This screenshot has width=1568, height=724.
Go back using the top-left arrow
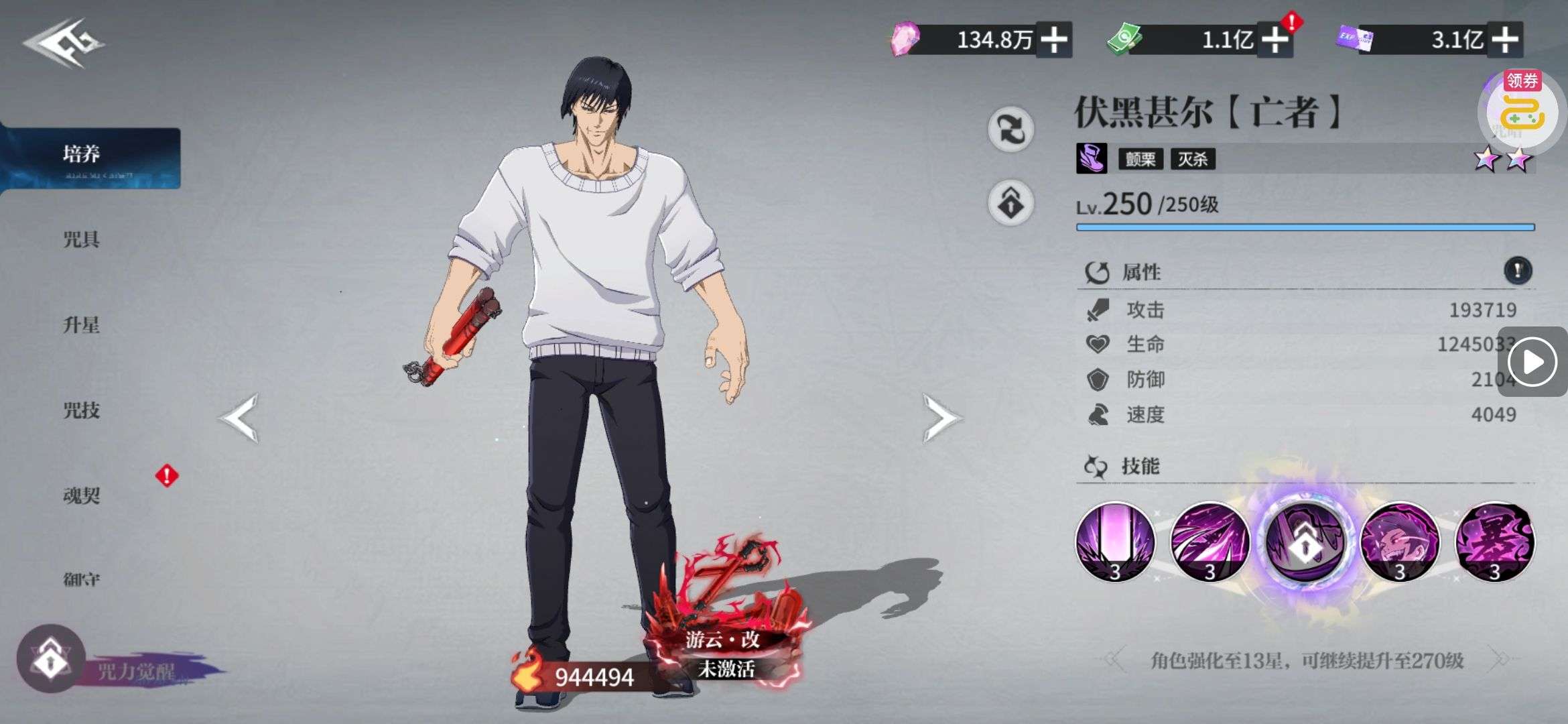pos(64,44)
